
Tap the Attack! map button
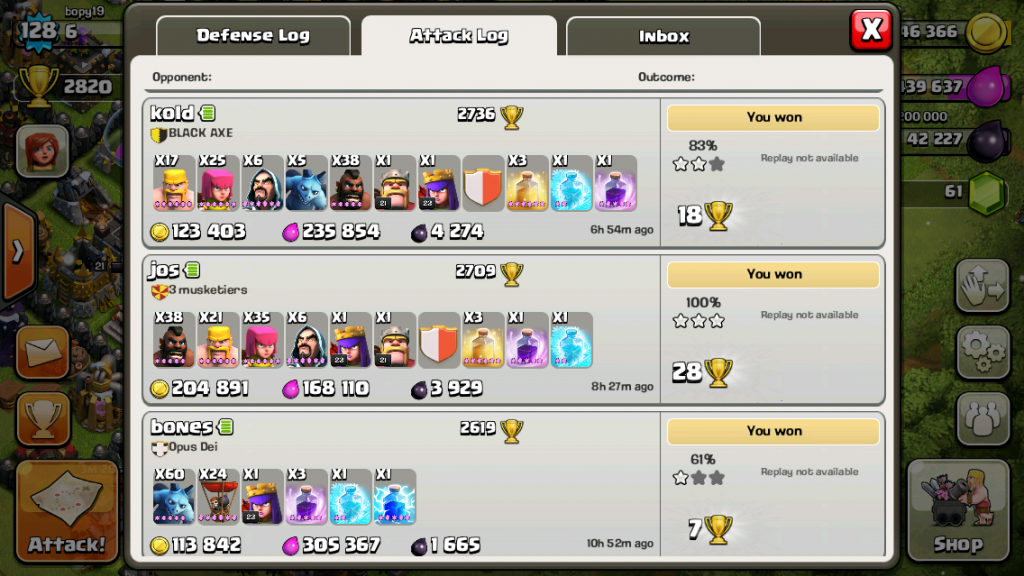tap(67, 510)
